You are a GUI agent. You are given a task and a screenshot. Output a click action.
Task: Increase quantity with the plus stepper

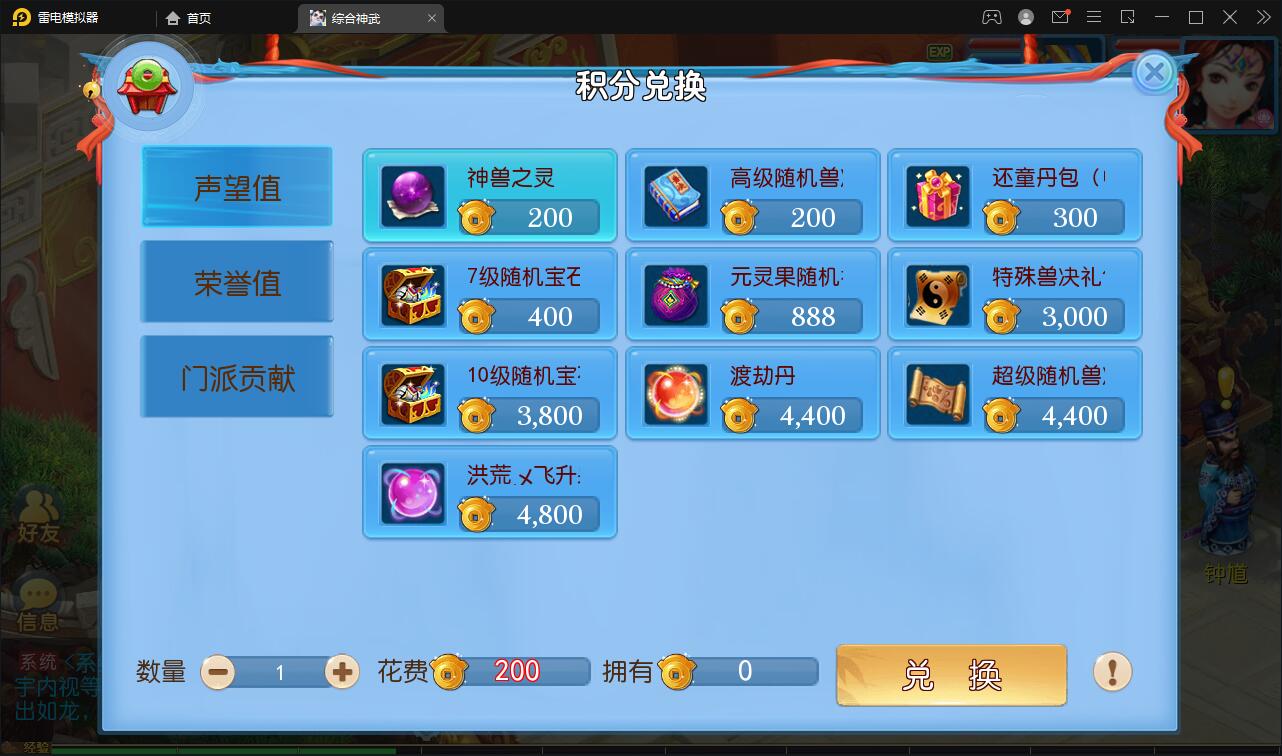click(341, 673)
